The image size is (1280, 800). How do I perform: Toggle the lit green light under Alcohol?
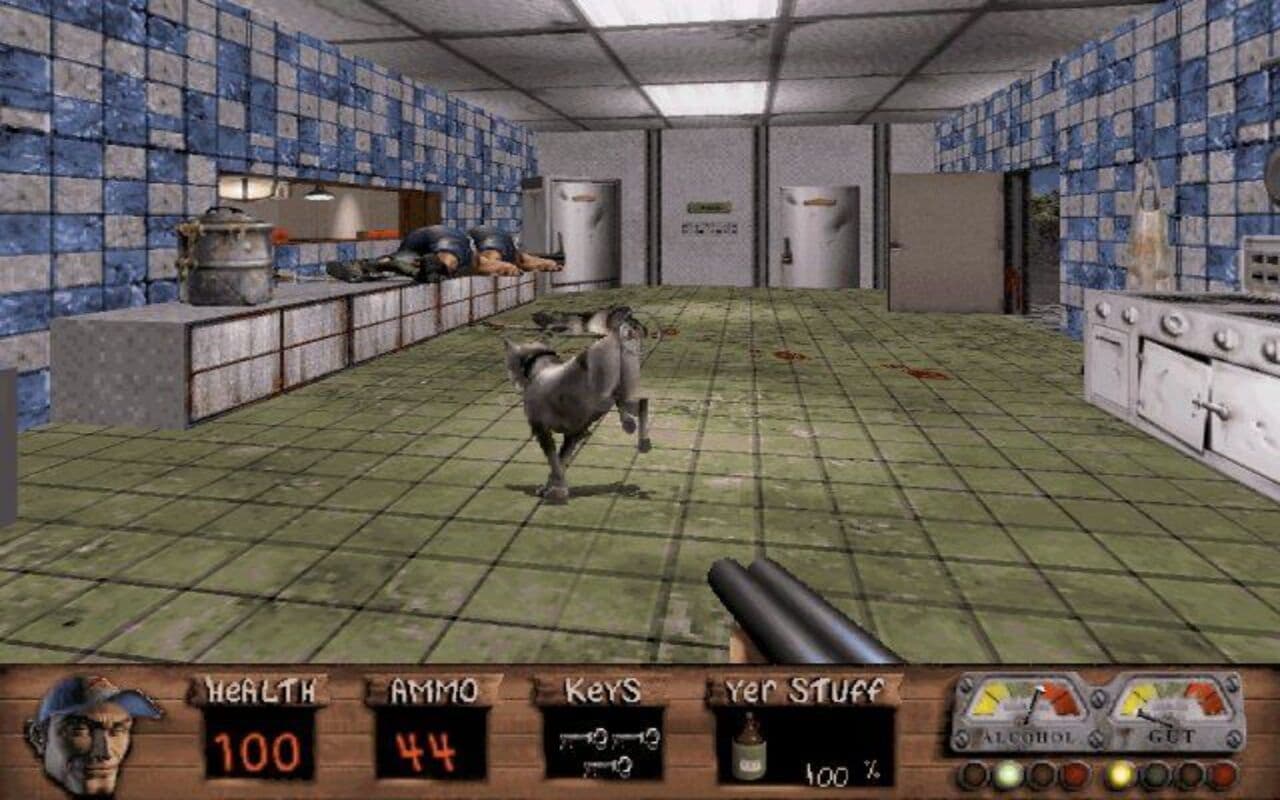coord(1008,774)
